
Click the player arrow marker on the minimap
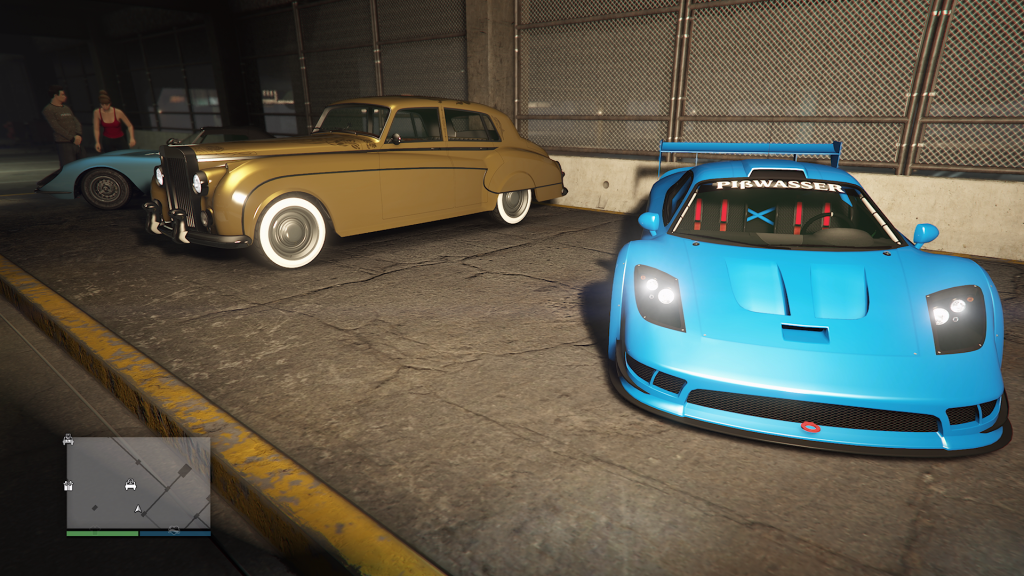pos(137,509)
